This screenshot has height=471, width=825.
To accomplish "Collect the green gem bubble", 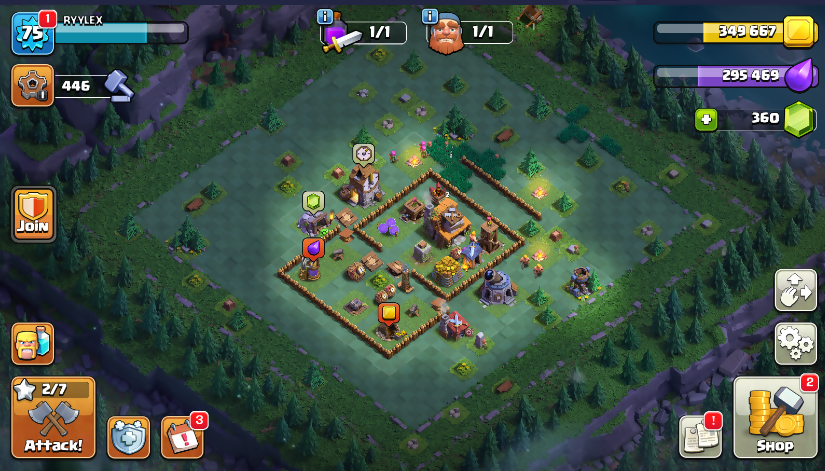I will pyautogui.click(x=313, y=200).
